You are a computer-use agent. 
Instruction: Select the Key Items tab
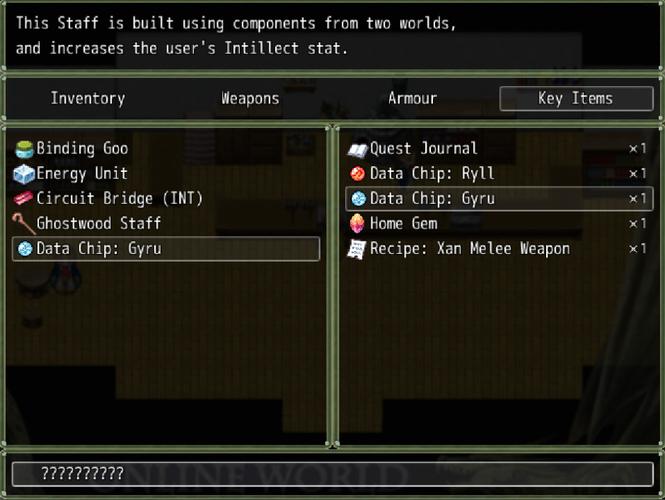[575, 98]
